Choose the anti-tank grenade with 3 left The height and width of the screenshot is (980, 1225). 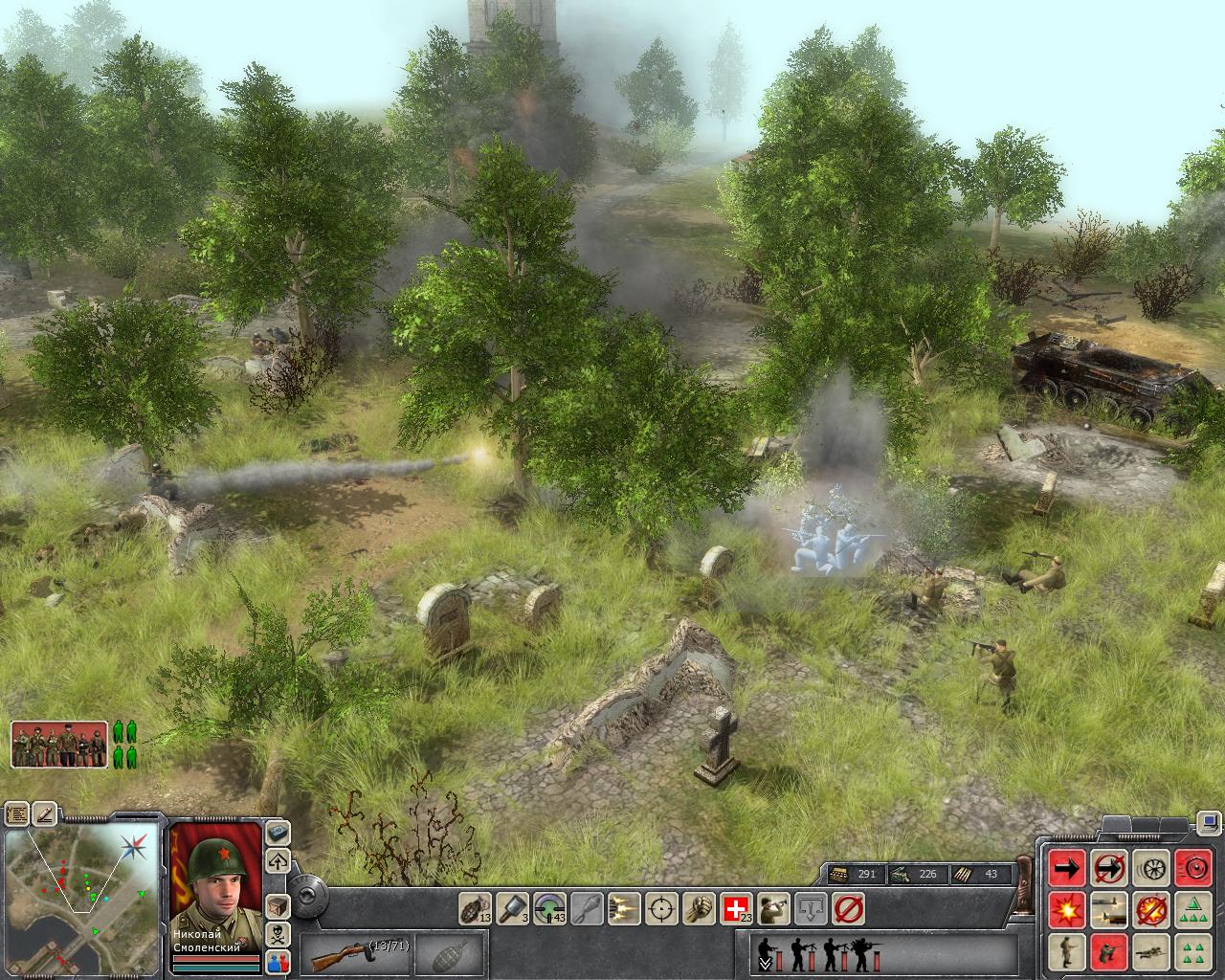click(512, 908)
